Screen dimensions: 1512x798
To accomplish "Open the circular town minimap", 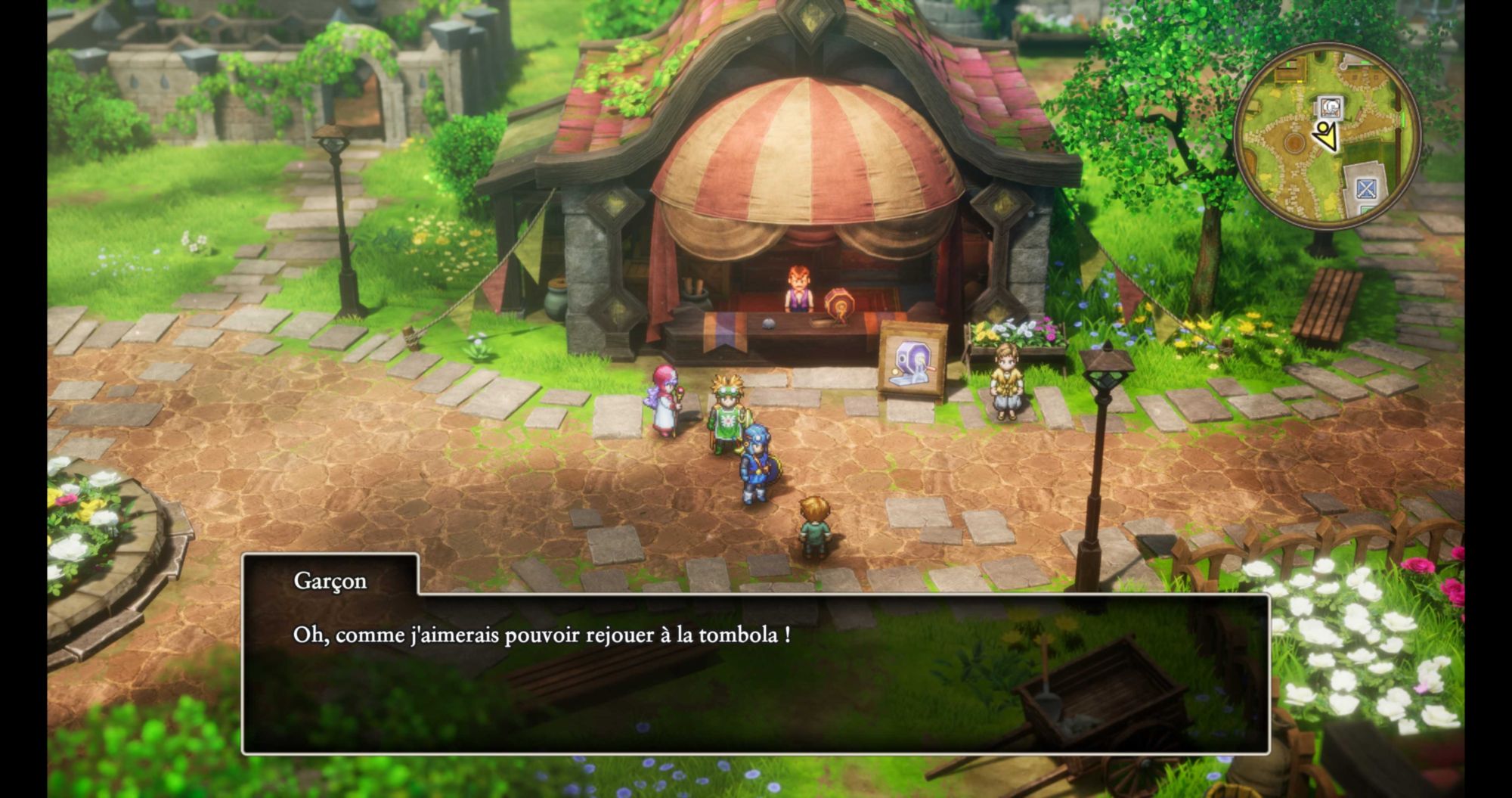I will (1328, 136).
